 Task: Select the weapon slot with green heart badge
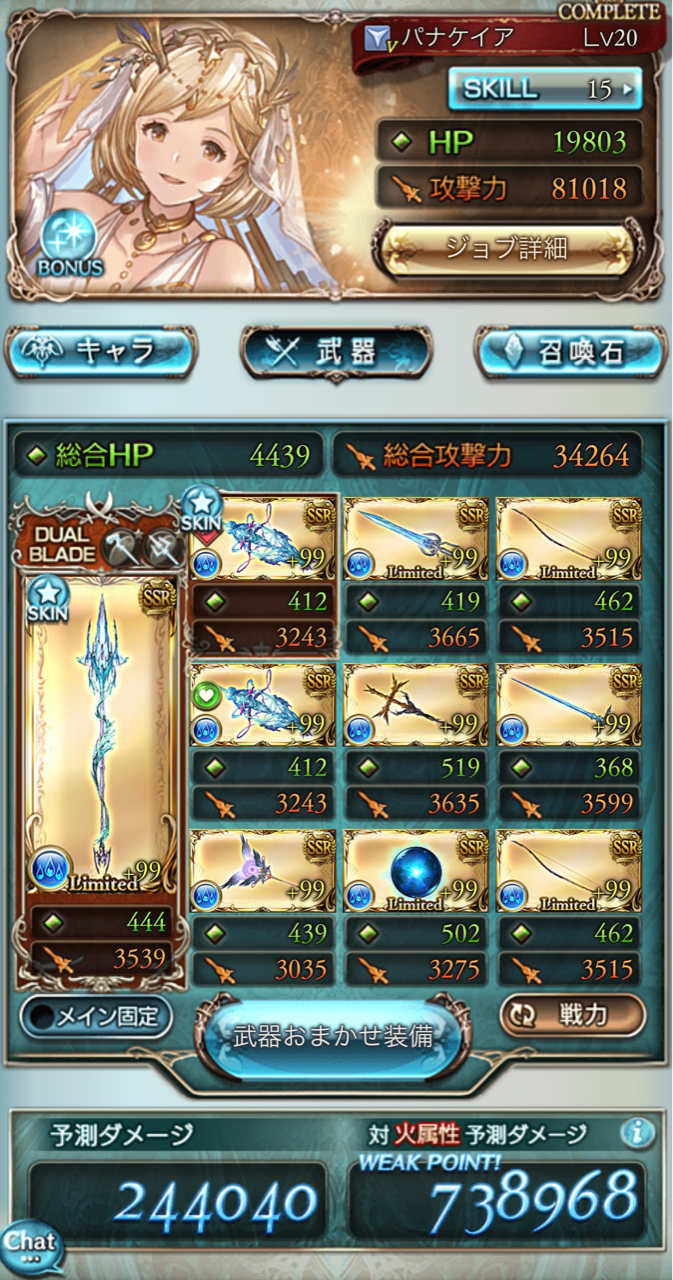(262, 704)
